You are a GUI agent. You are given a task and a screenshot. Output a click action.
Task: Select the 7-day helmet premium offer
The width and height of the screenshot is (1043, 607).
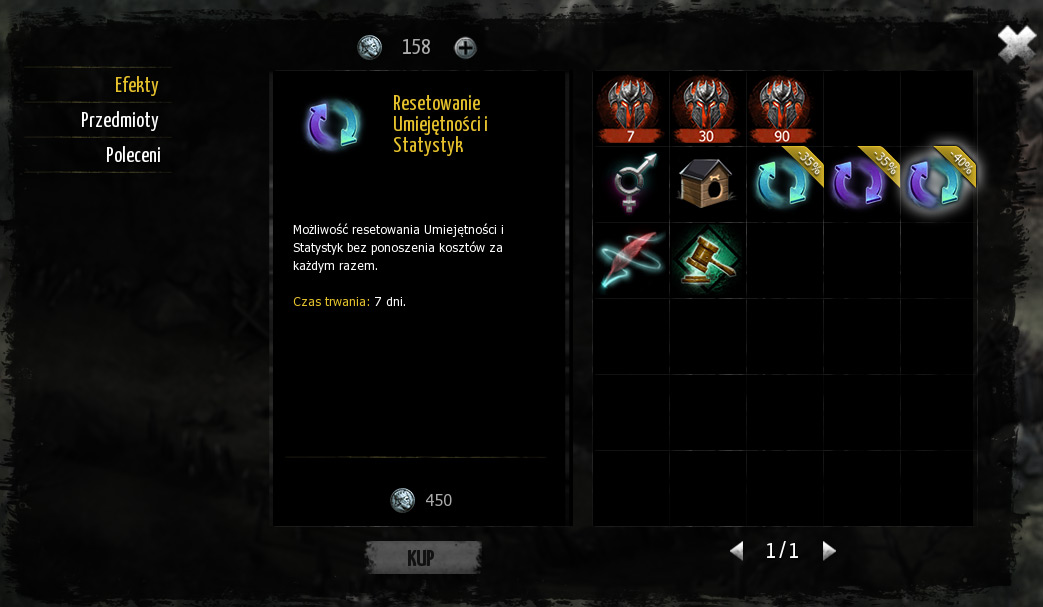tap(630, 108)
